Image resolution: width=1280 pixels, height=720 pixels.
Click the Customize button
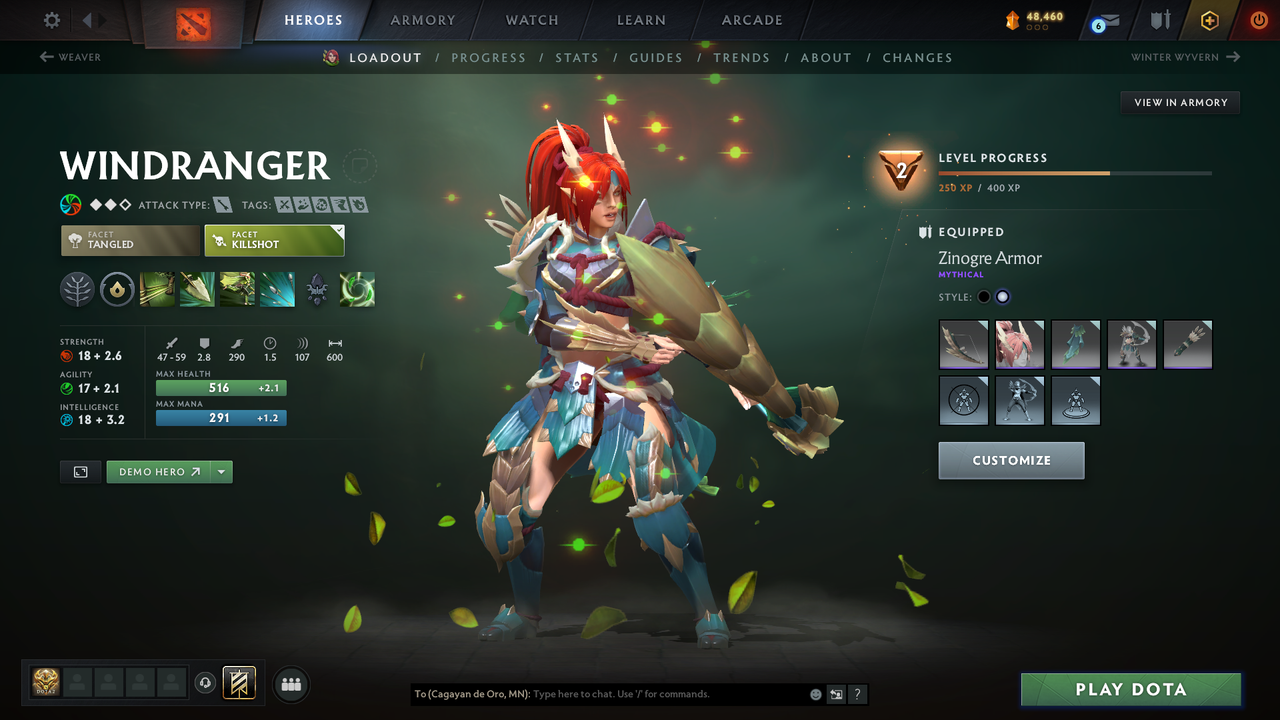[1011, 461]
